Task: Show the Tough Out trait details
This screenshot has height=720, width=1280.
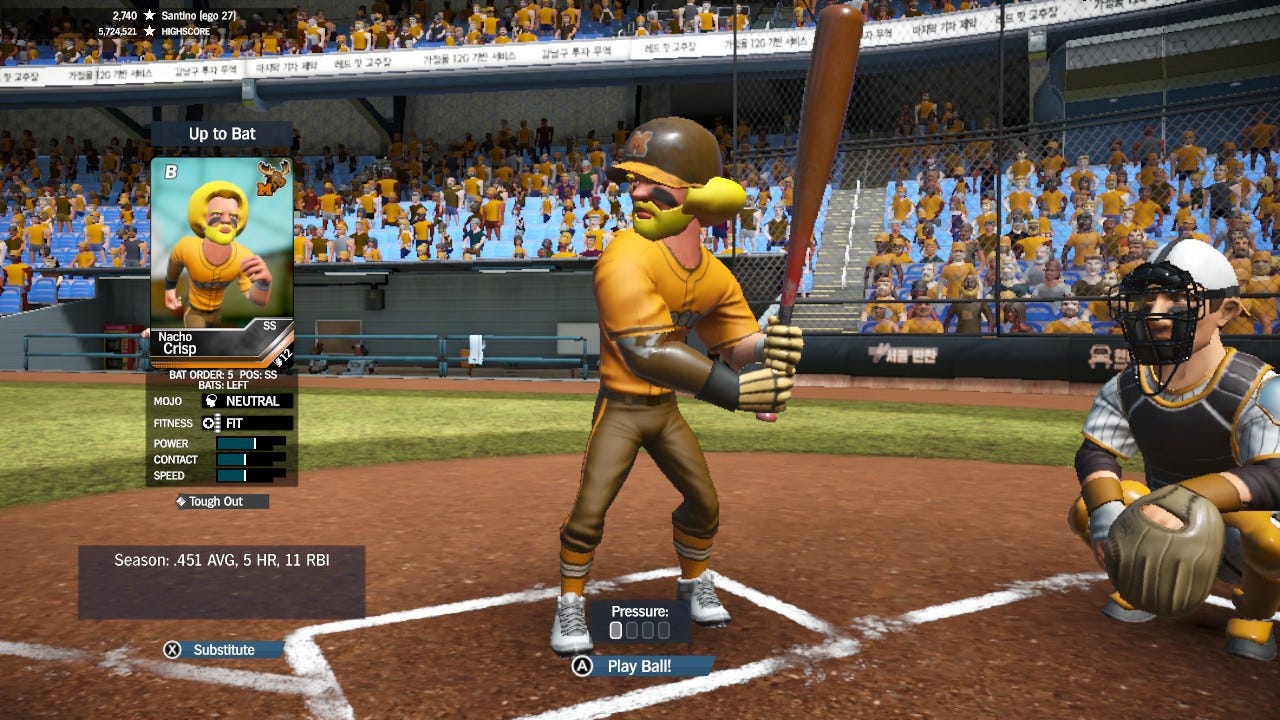Action: pyautogui.click(x=215, y=501)
